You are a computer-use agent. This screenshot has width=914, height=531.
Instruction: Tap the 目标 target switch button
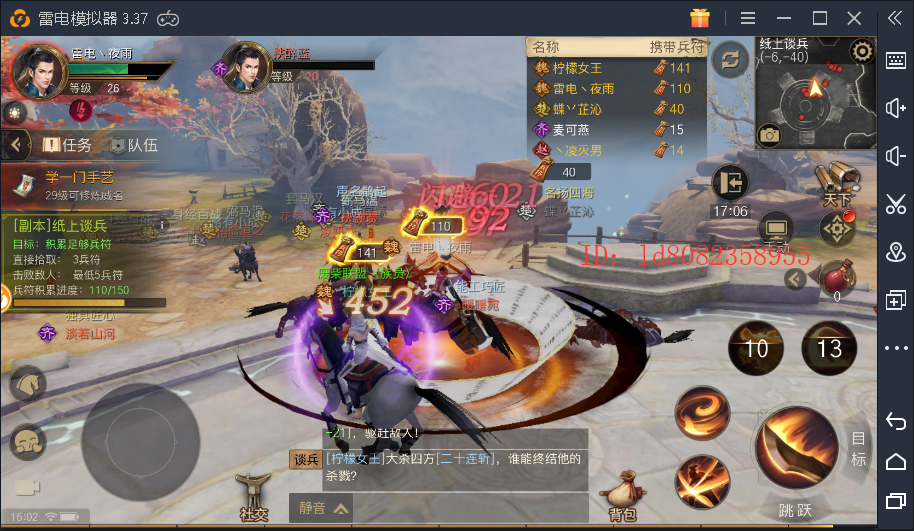tap(858, 448)
